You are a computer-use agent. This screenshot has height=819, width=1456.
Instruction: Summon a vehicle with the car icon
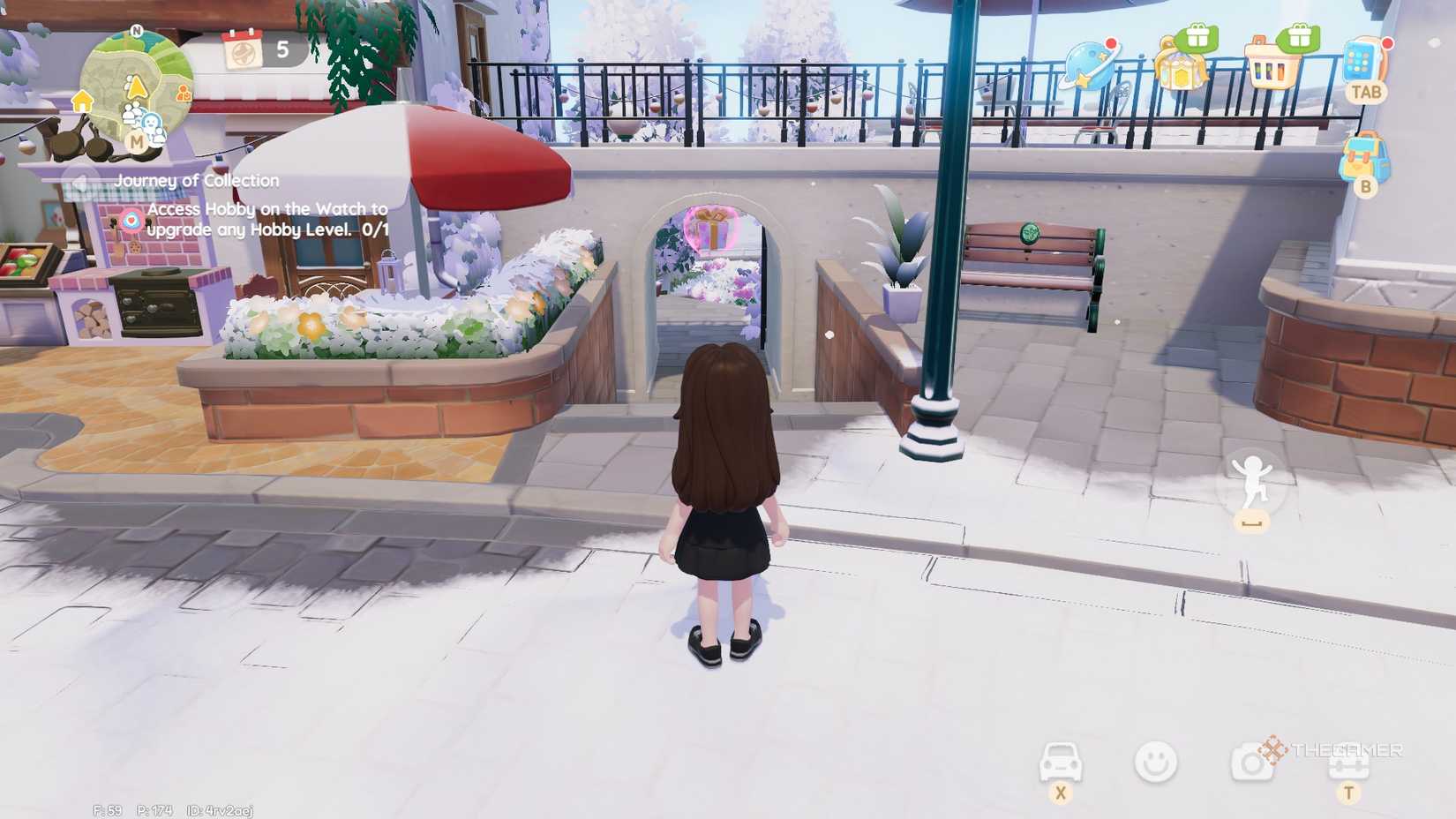(x=1061, y=761)
